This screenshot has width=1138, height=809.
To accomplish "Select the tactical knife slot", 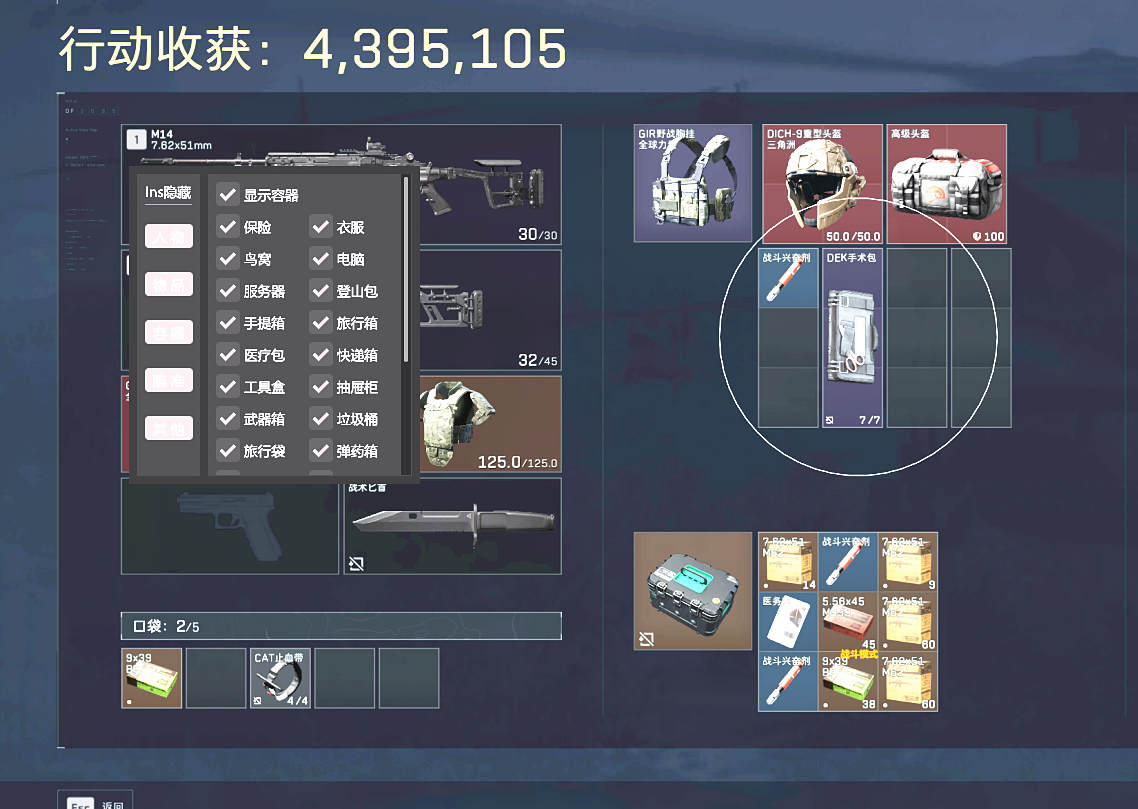I will point(452,525).
